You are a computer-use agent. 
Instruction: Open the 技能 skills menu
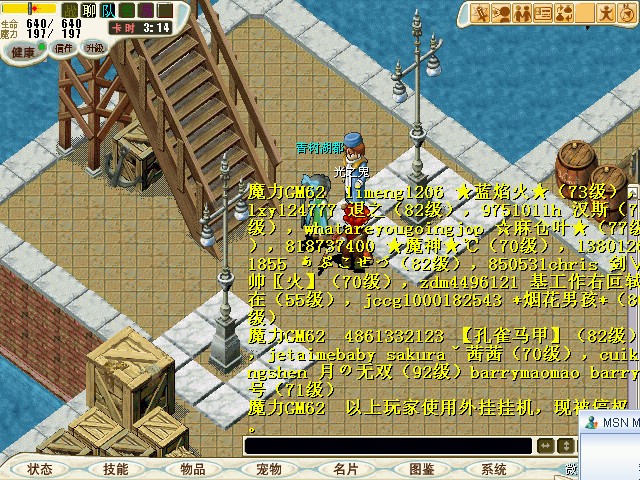(x=116, y=468)
